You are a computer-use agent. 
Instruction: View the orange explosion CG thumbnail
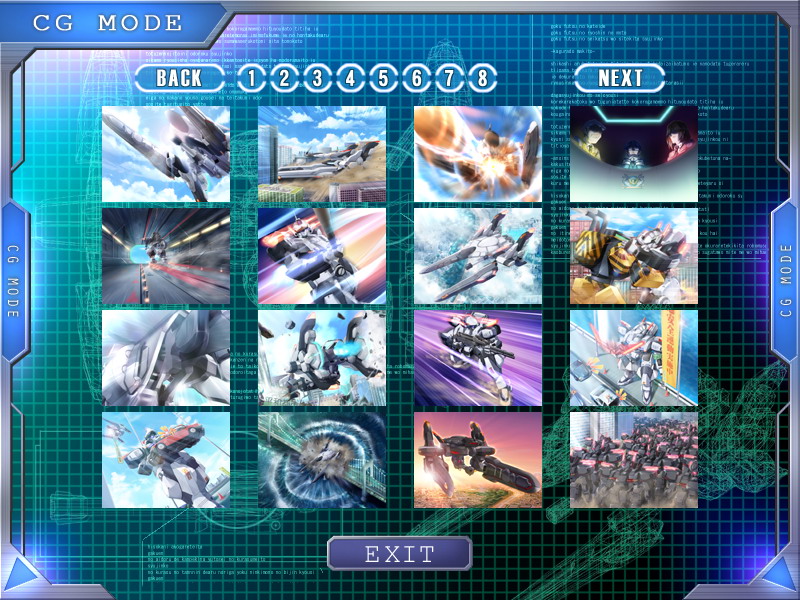(478, 154)
